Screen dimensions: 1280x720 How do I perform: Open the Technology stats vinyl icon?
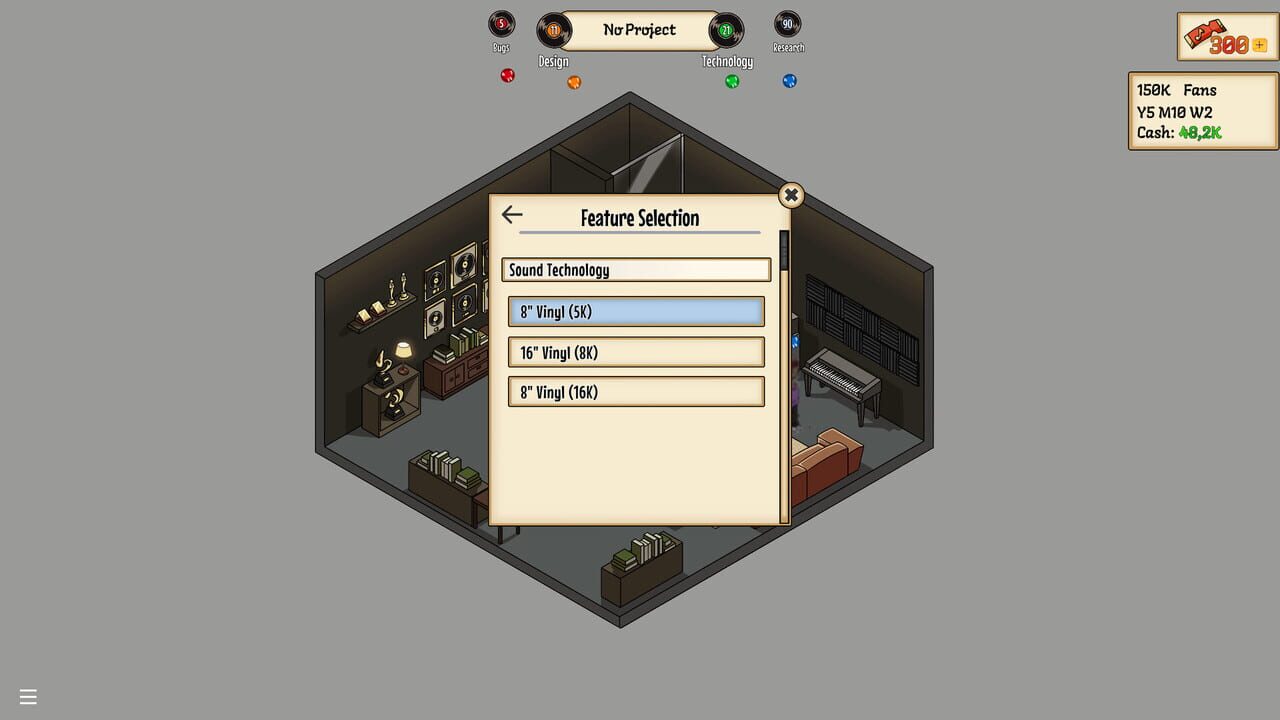(x=724, y=31)
